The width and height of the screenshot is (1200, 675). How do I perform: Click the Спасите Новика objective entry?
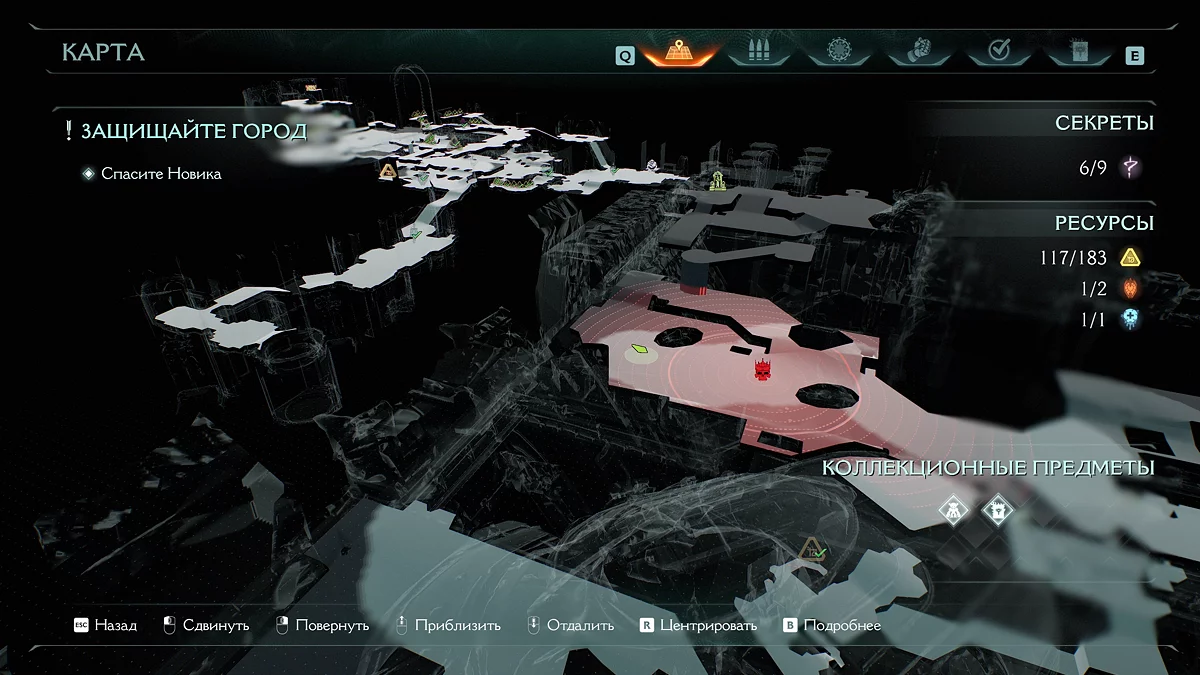pos(160,174)
